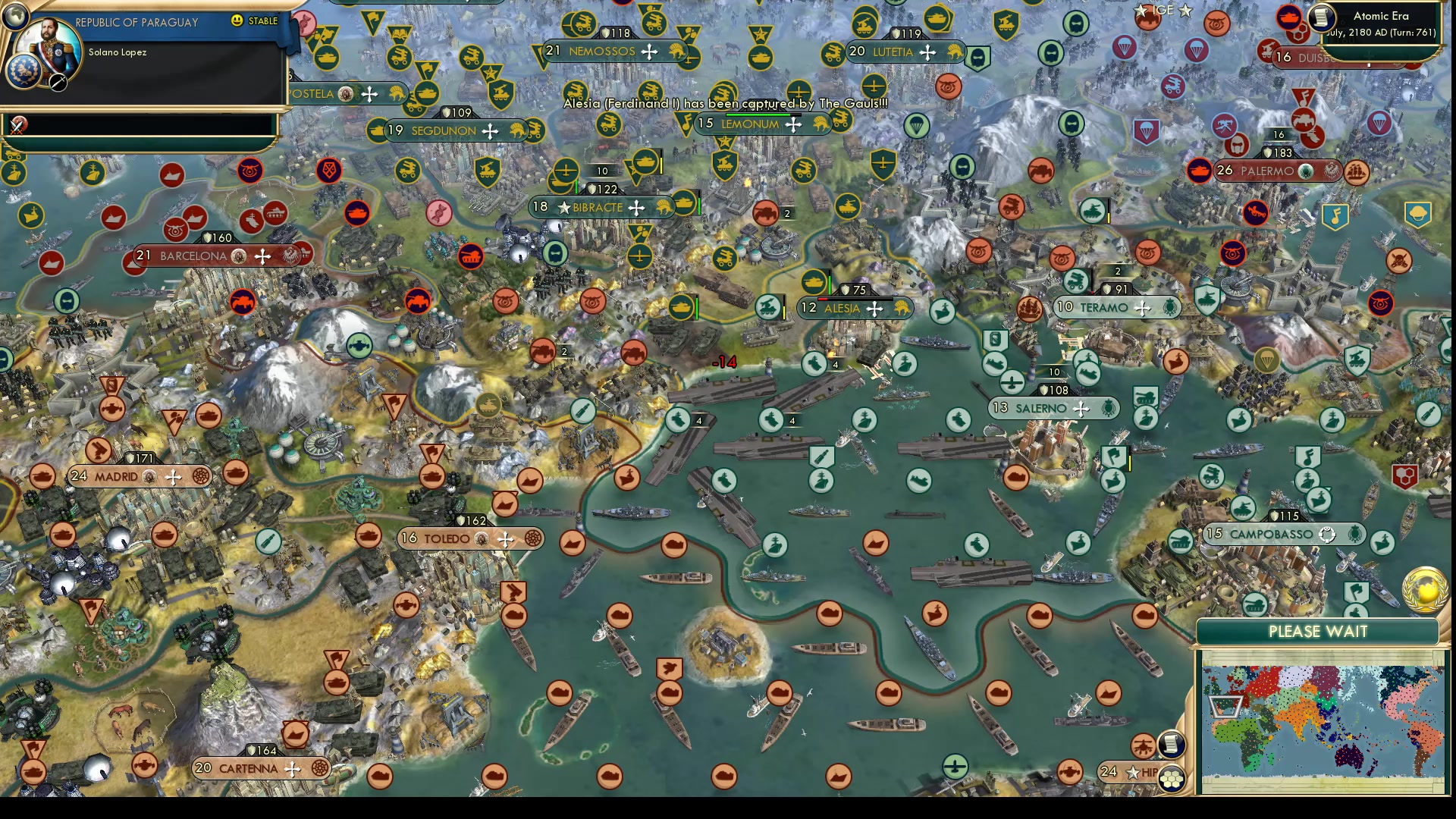Image resolution: width=1456 pixels, height=819 pixels.
Task: Click the scroll icon beside the HIP city banner
Action: click(x=1170, y=745)
